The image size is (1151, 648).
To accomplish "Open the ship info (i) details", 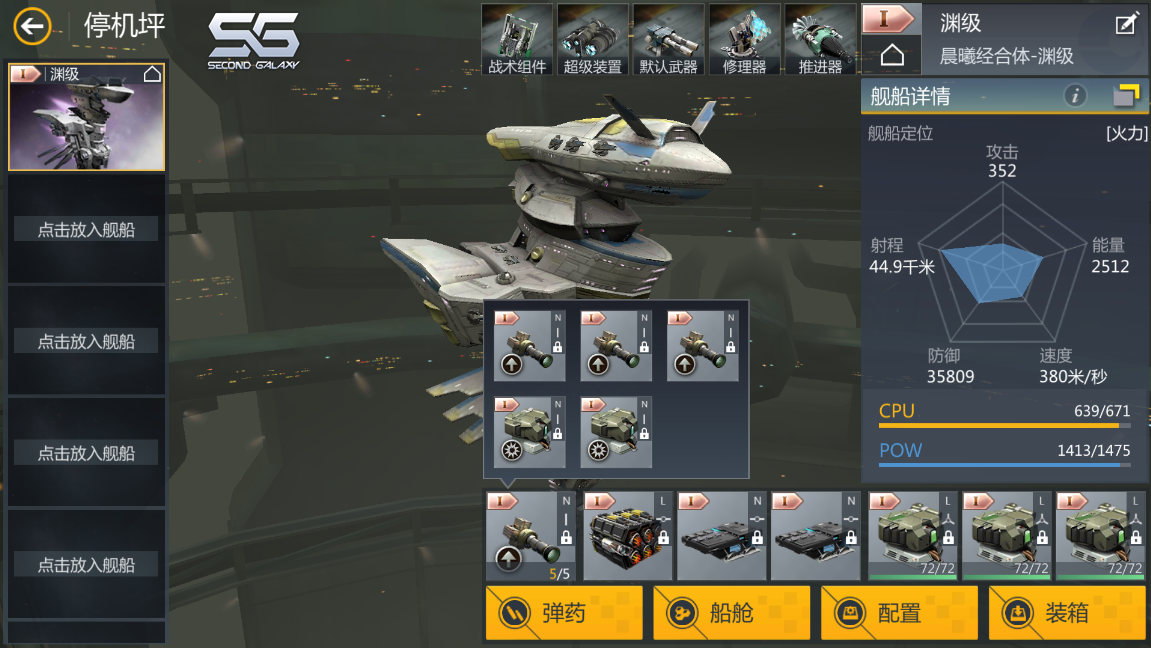I will (1075, 96).
